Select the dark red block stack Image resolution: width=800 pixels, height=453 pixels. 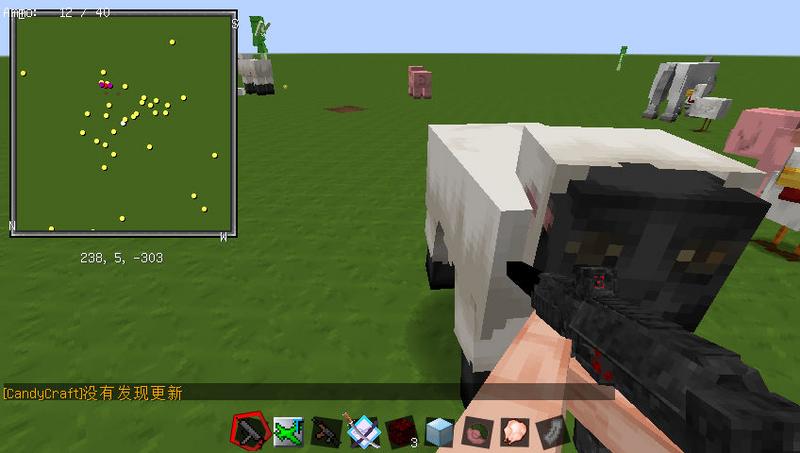[401, 431]
